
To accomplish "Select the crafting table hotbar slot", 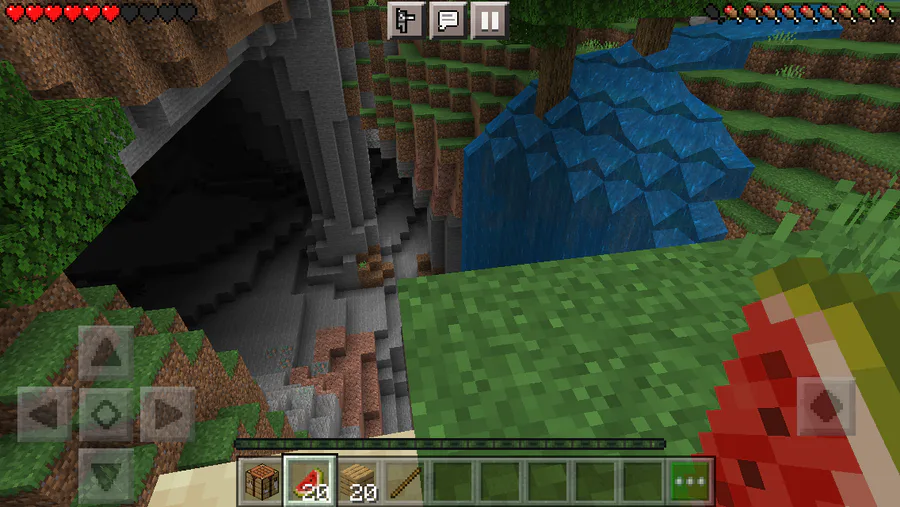I will (262, 481).
